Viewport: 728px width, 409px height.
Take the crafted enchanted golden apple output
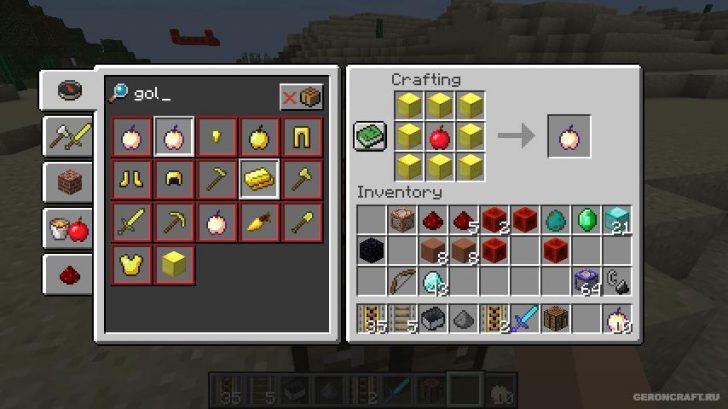pos(568,137)
